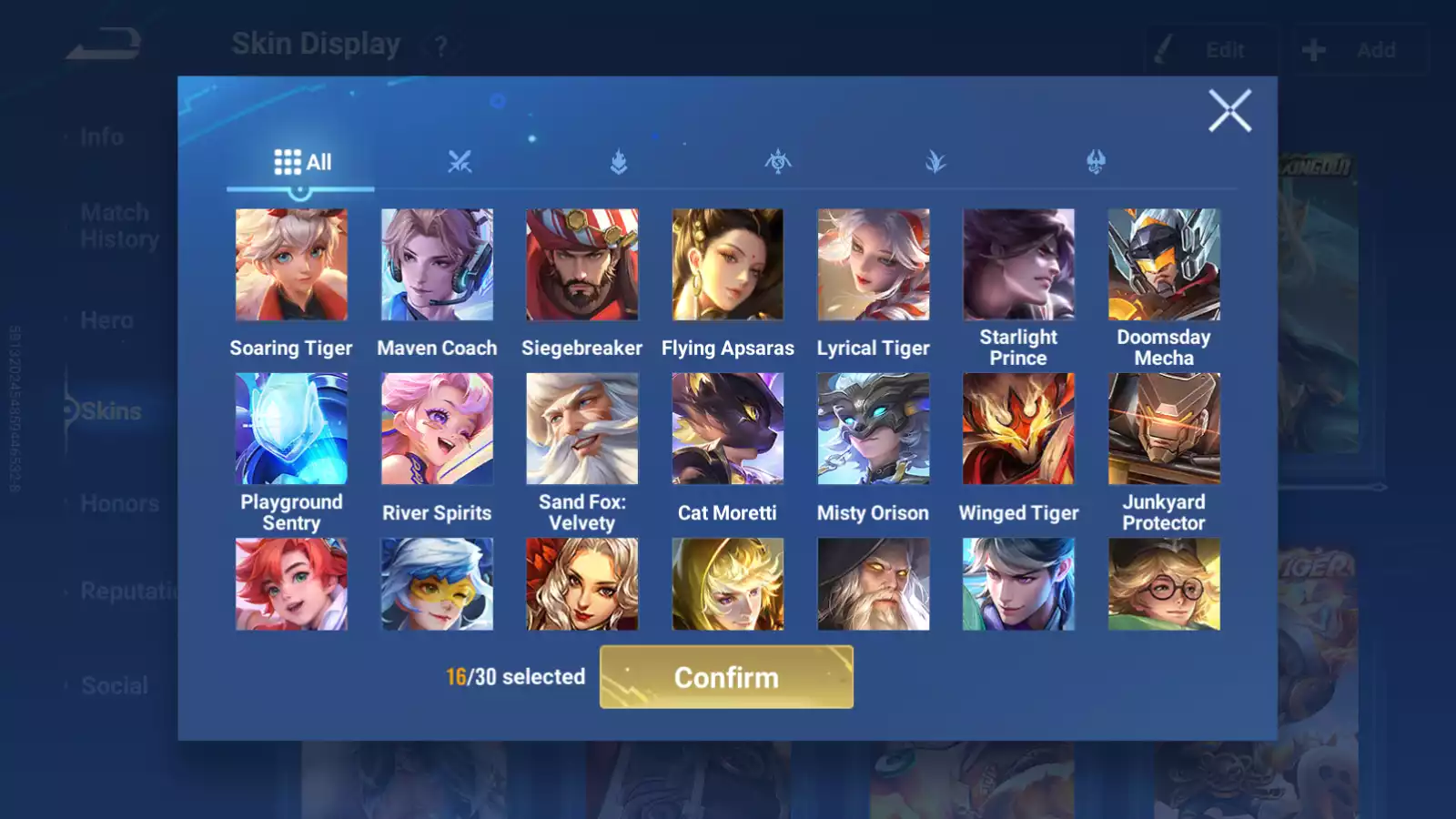Switch to the All skins tab
This screenshot has height=819, width=1456.
click(302, 163)
